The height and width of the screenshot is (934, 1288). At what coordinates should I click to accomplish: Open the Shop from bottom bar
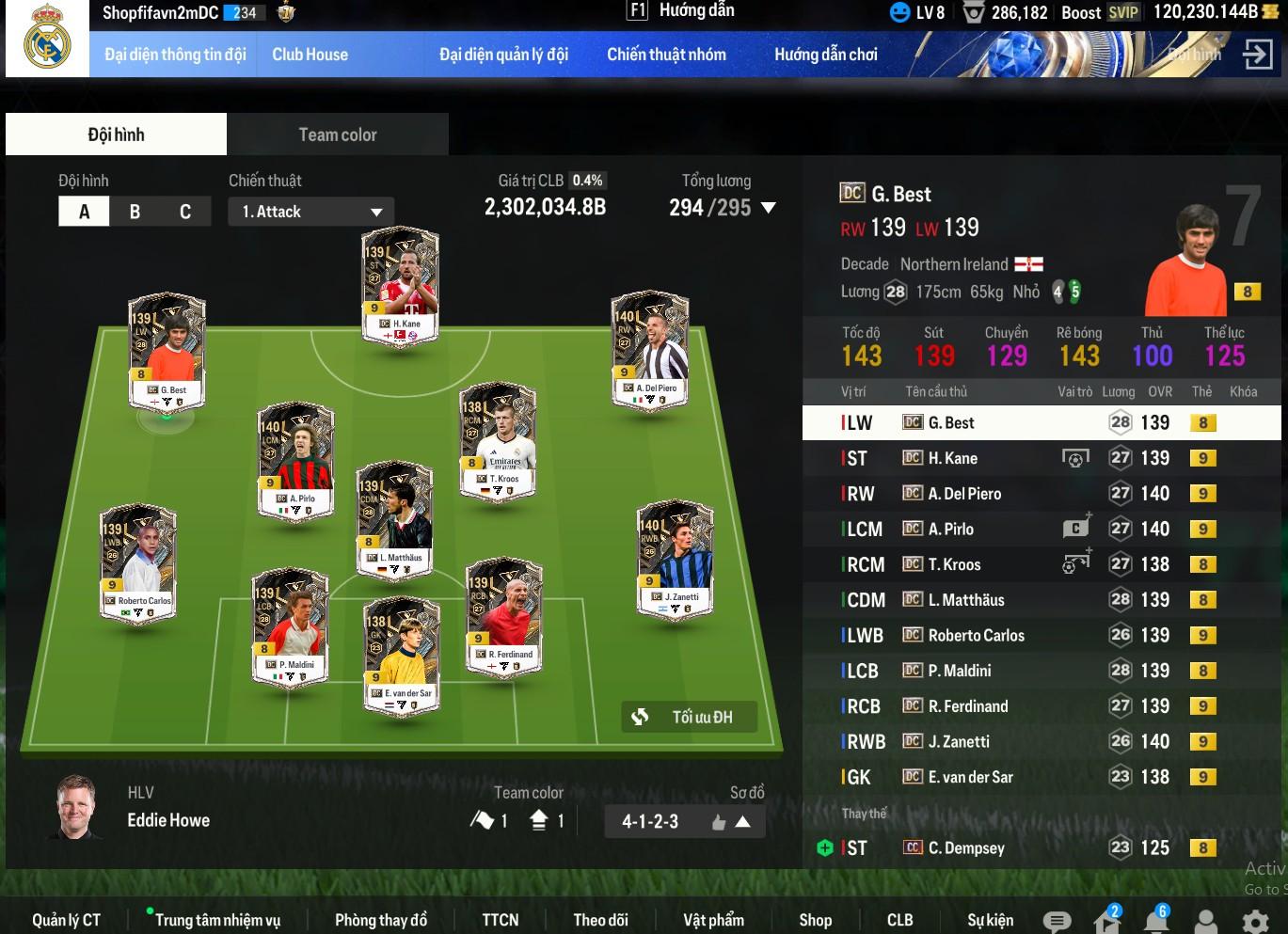coord(815,920)
